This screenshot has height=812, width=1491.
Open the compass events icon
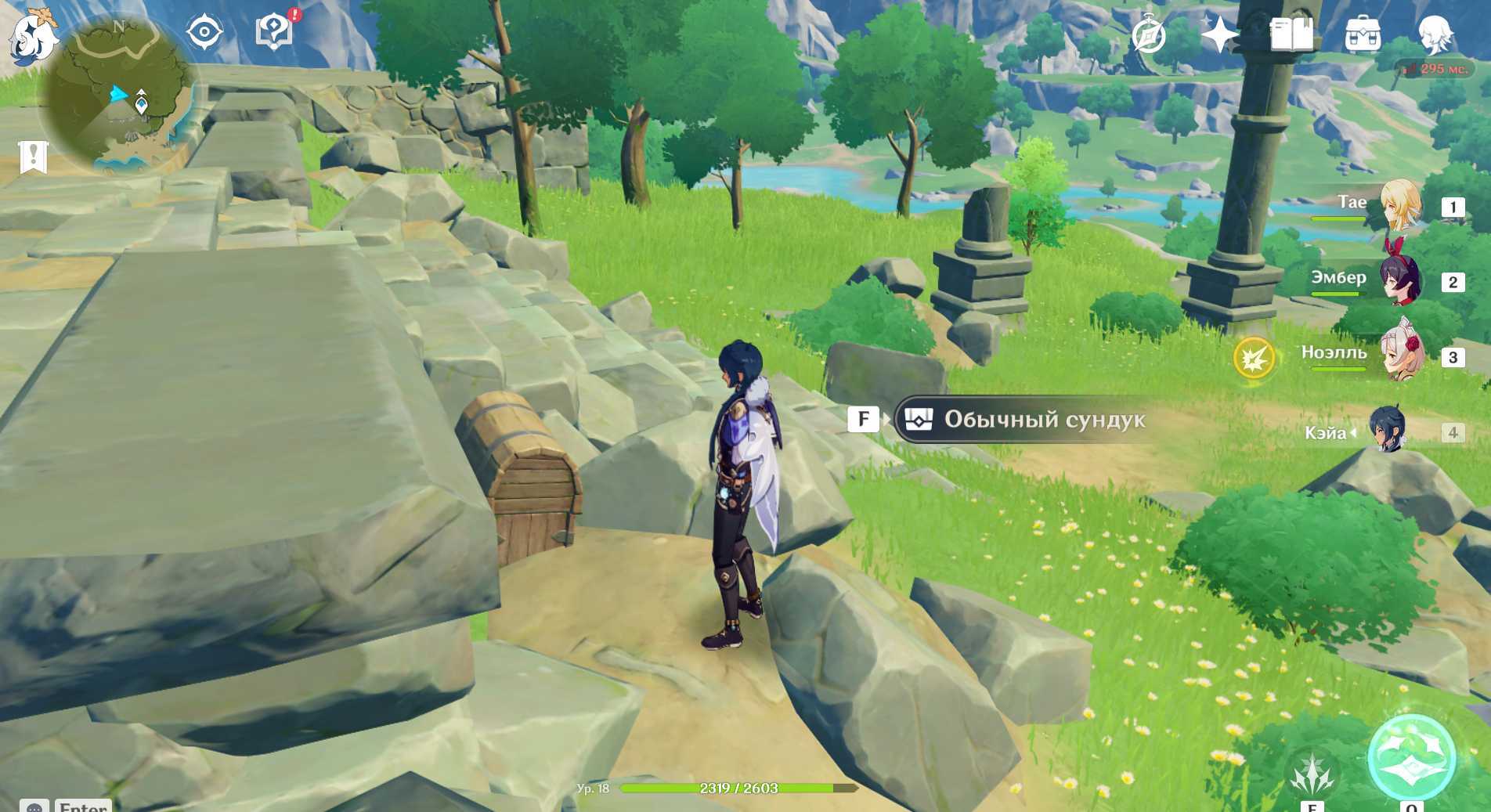tap(1149, 35)
